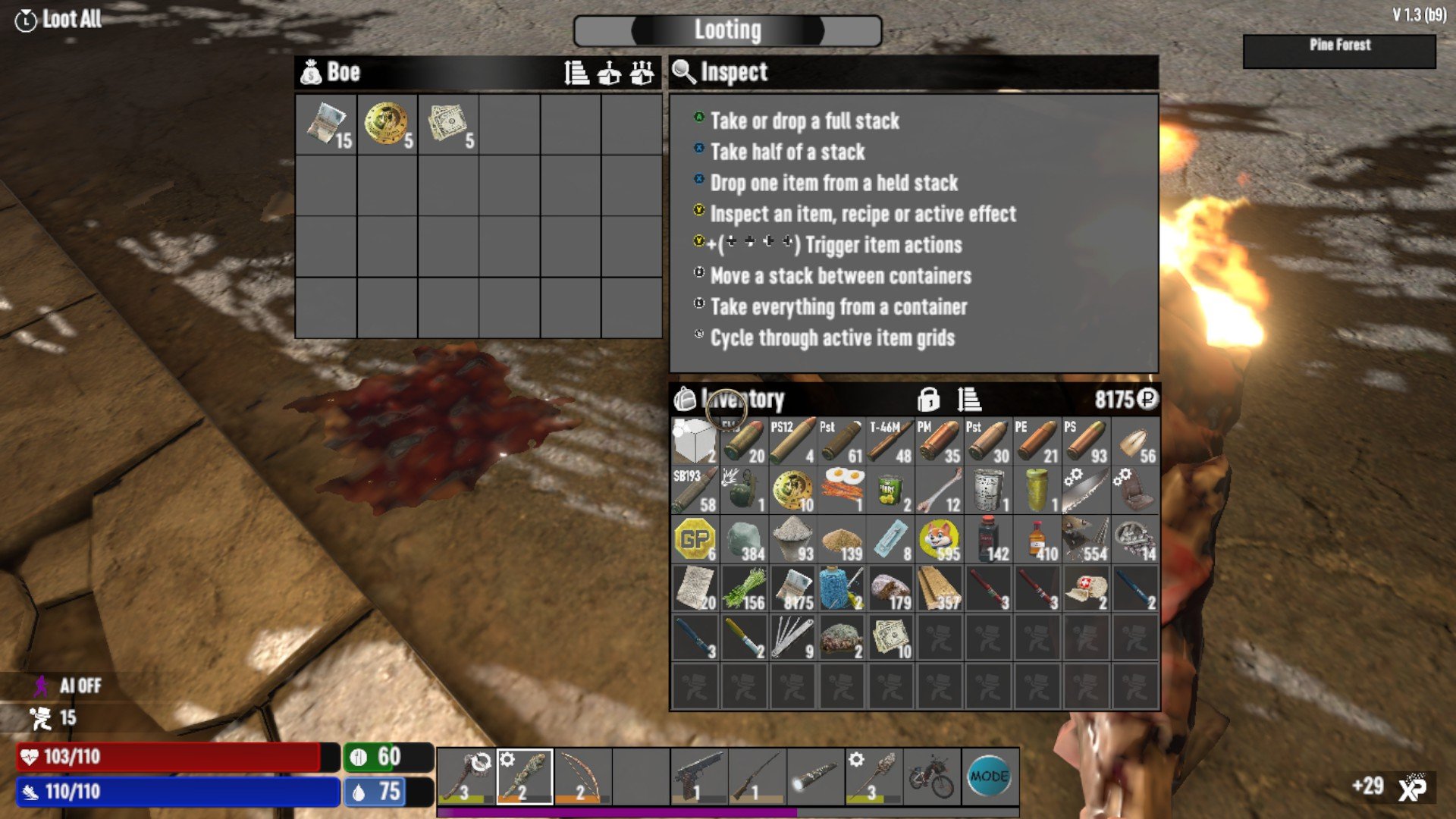The image size is (1456, 819).
Task: Select the fox token stack
Action: 939,539
